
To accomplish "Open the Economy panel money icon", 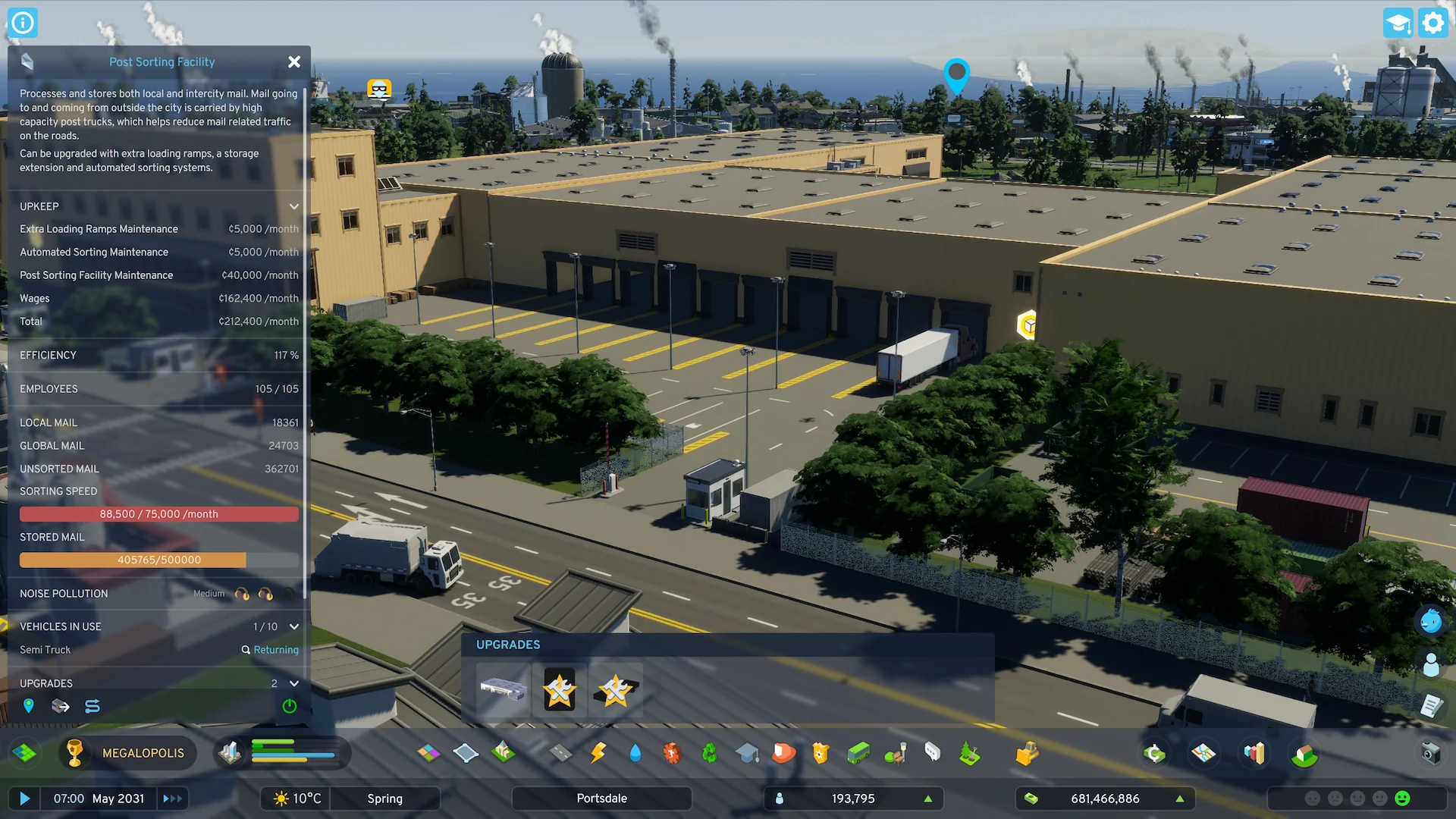I will tap(1154, 753).
